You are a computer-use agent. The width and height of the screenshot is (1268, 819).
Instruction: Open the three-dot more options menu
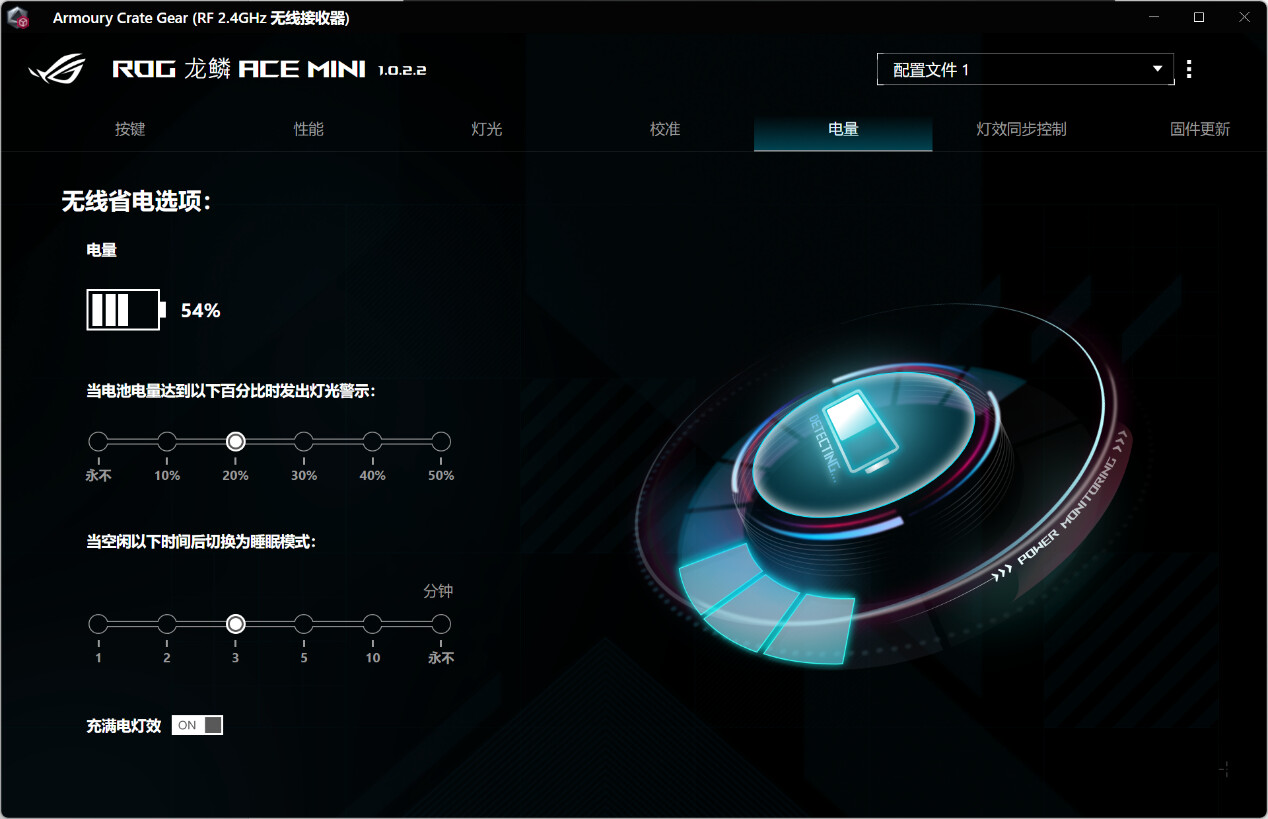[x=1189, y=70]
